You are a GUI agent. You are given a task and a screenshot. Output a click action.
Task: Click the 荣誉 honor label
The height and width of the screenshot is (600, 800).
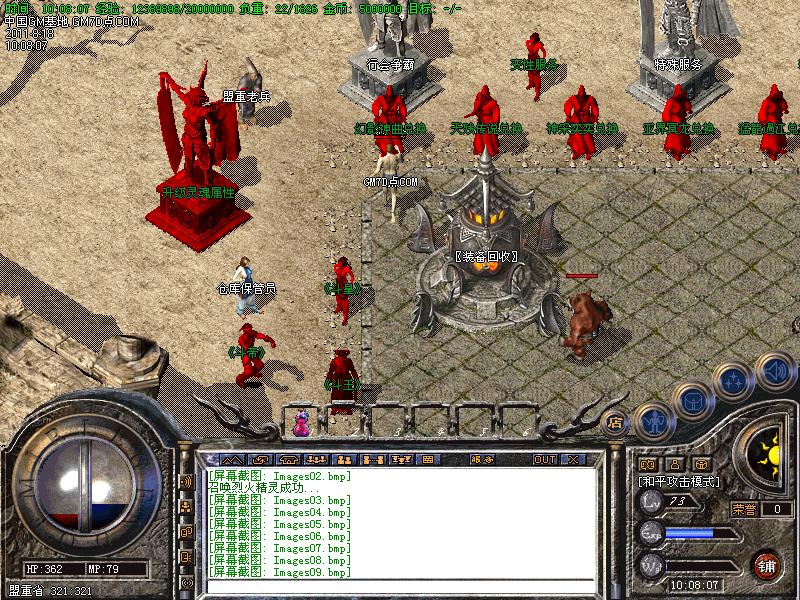coord(744,508)
